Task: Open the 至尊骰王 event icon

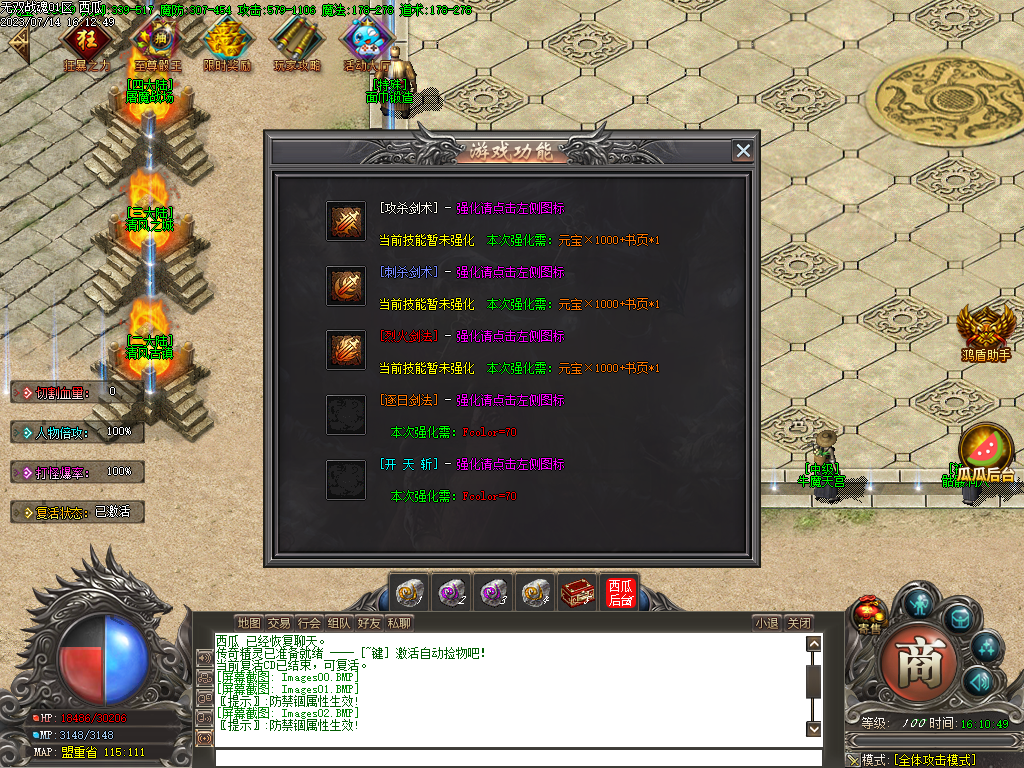Action: tap(154, 40)
